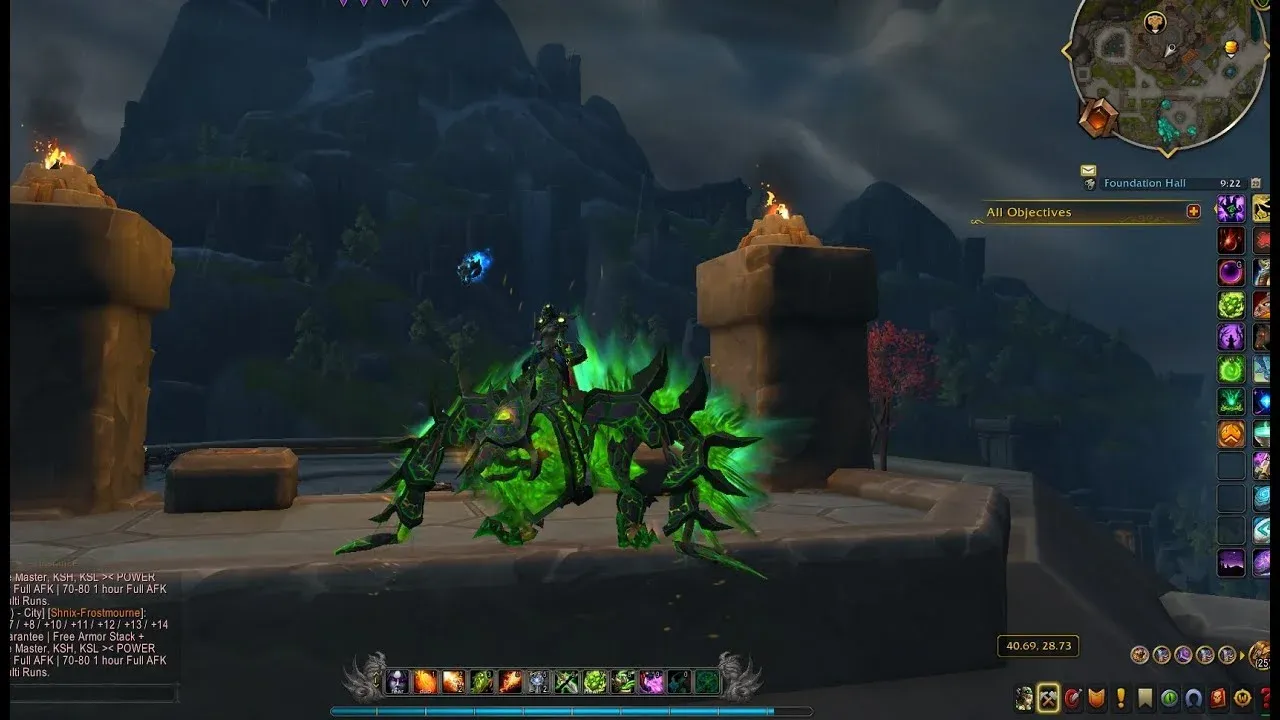Open the Group Finder green eye button

point(1169,698)
